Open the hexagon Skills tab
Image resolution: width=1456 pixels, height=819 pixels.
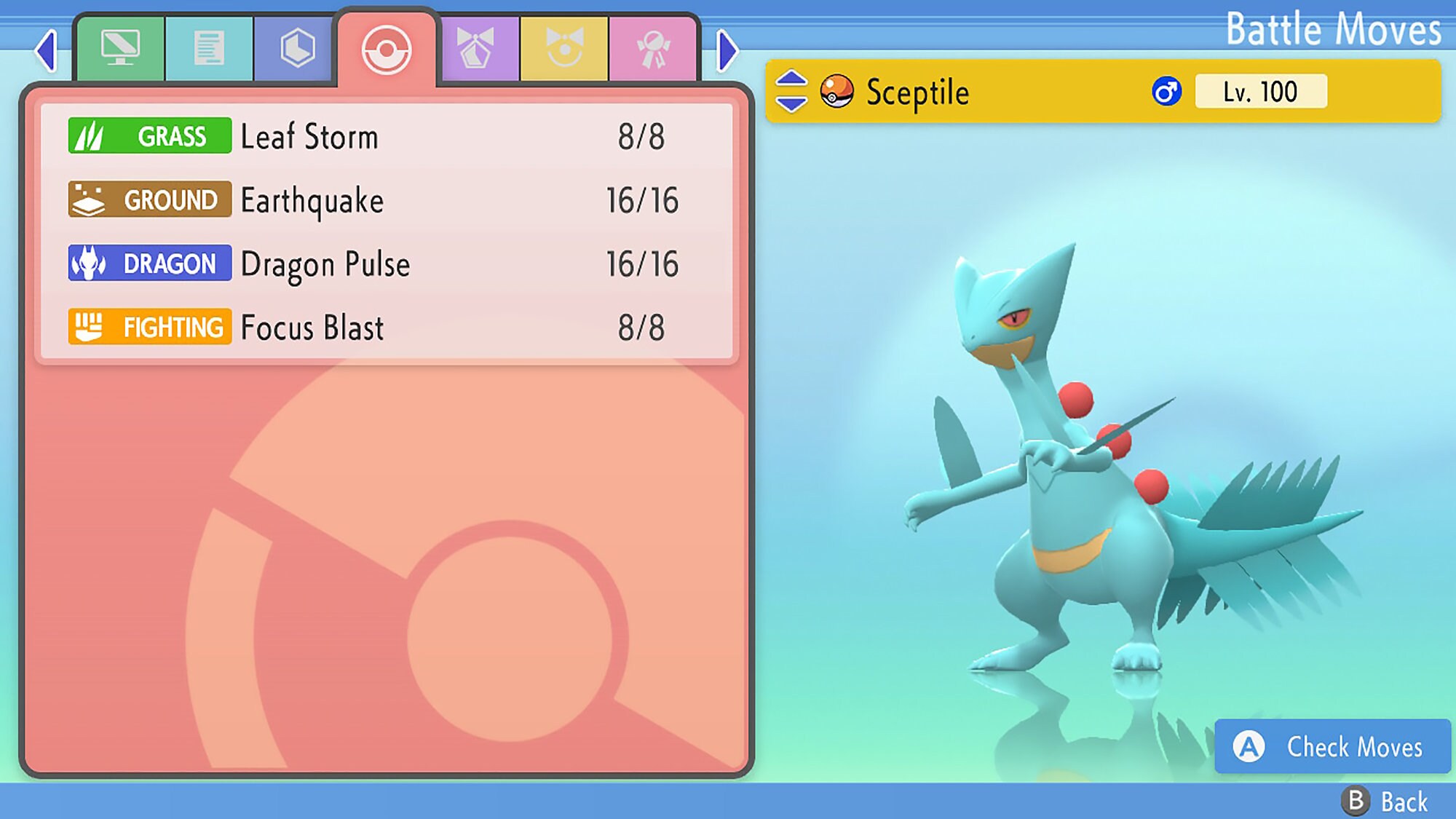(x=298, y=45)
